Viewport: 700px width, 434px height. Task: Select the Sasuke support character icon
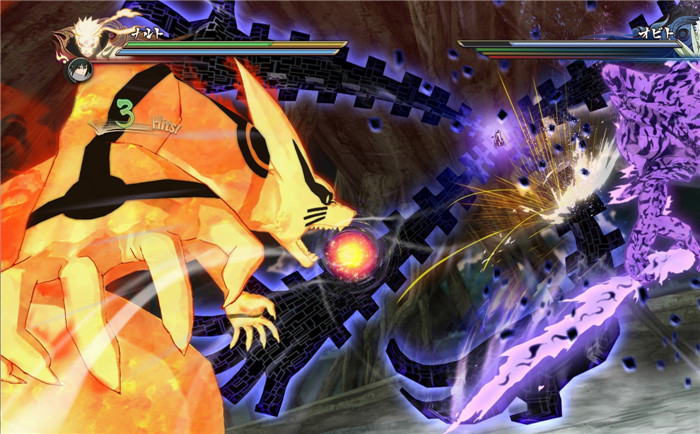point(78,70)
